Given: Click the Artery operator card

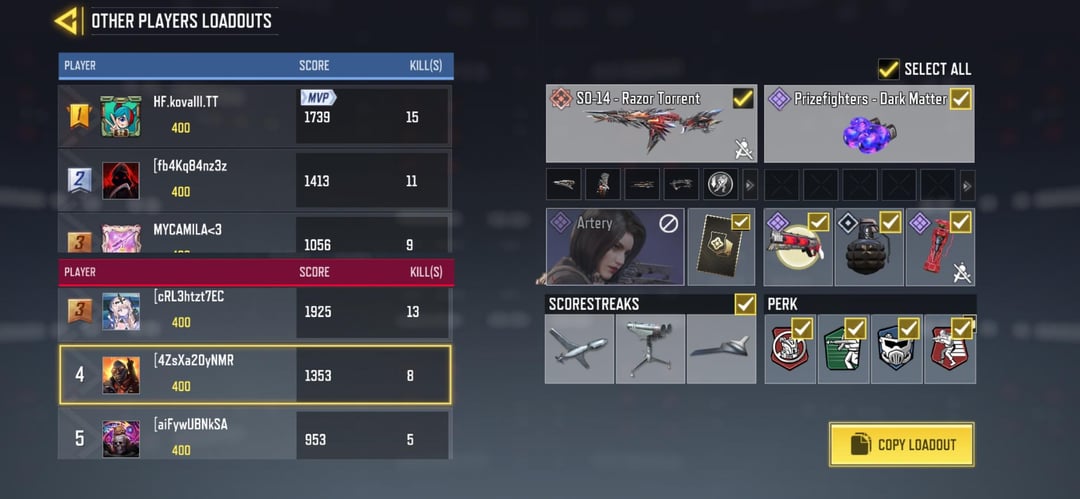Looking at the screenshot, I should click(x=614, y=246).
